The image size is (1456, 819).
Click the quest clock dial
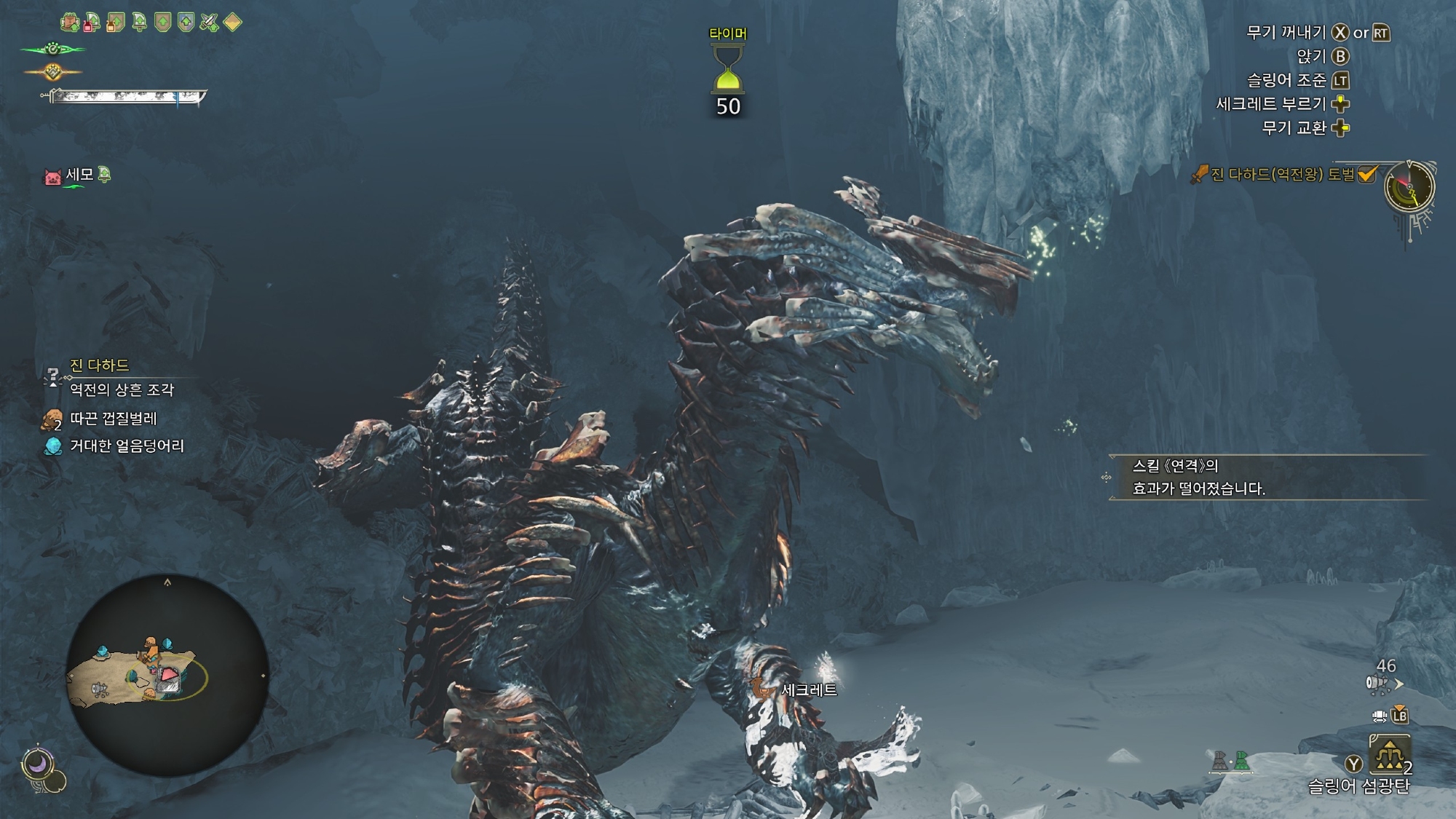[1409, 187]
